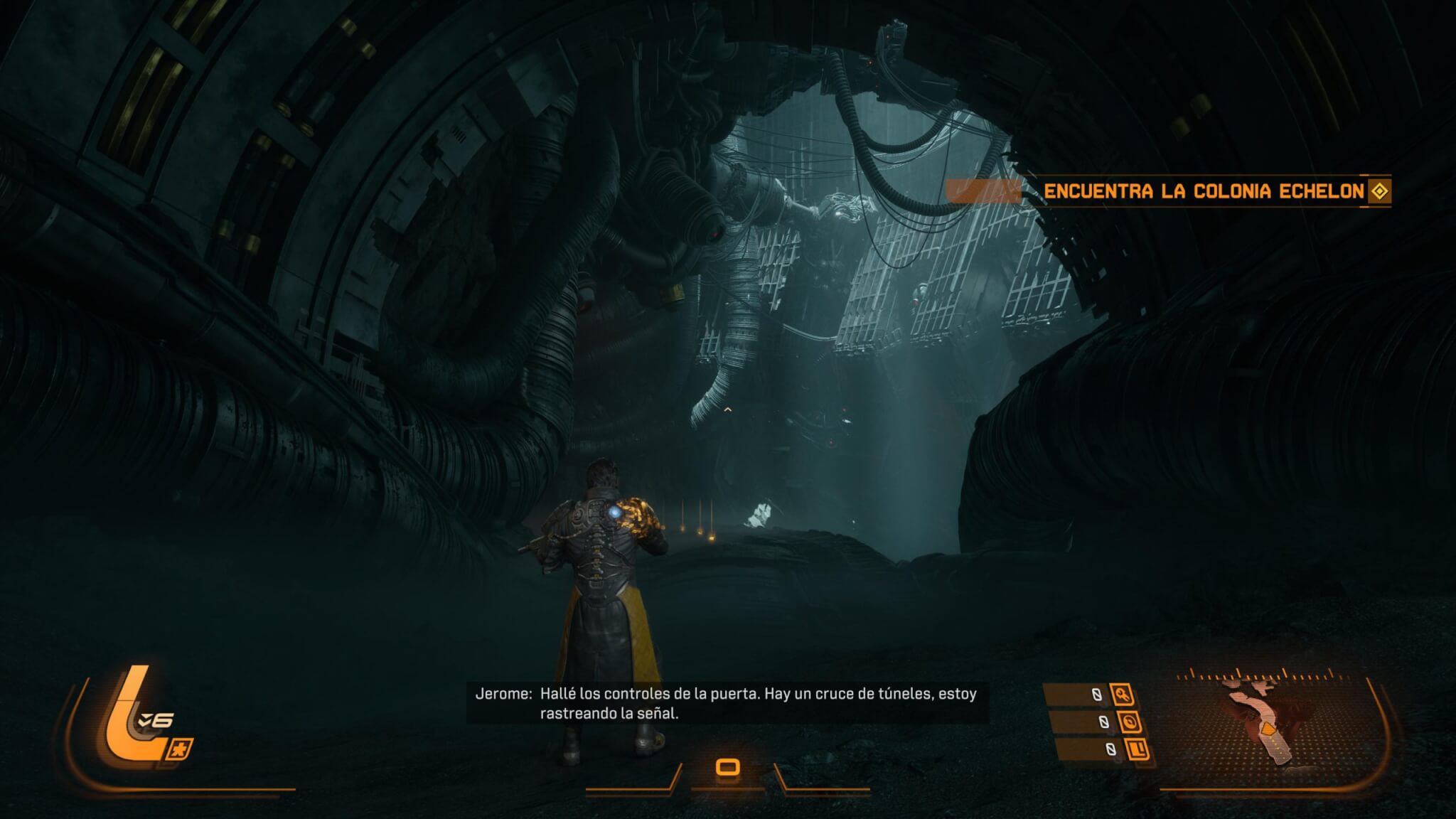Image resolution: width=1456 pixels, height=819 pixels.
Task: Click the star medkit icon beside the health gauge
Action: 181,749
